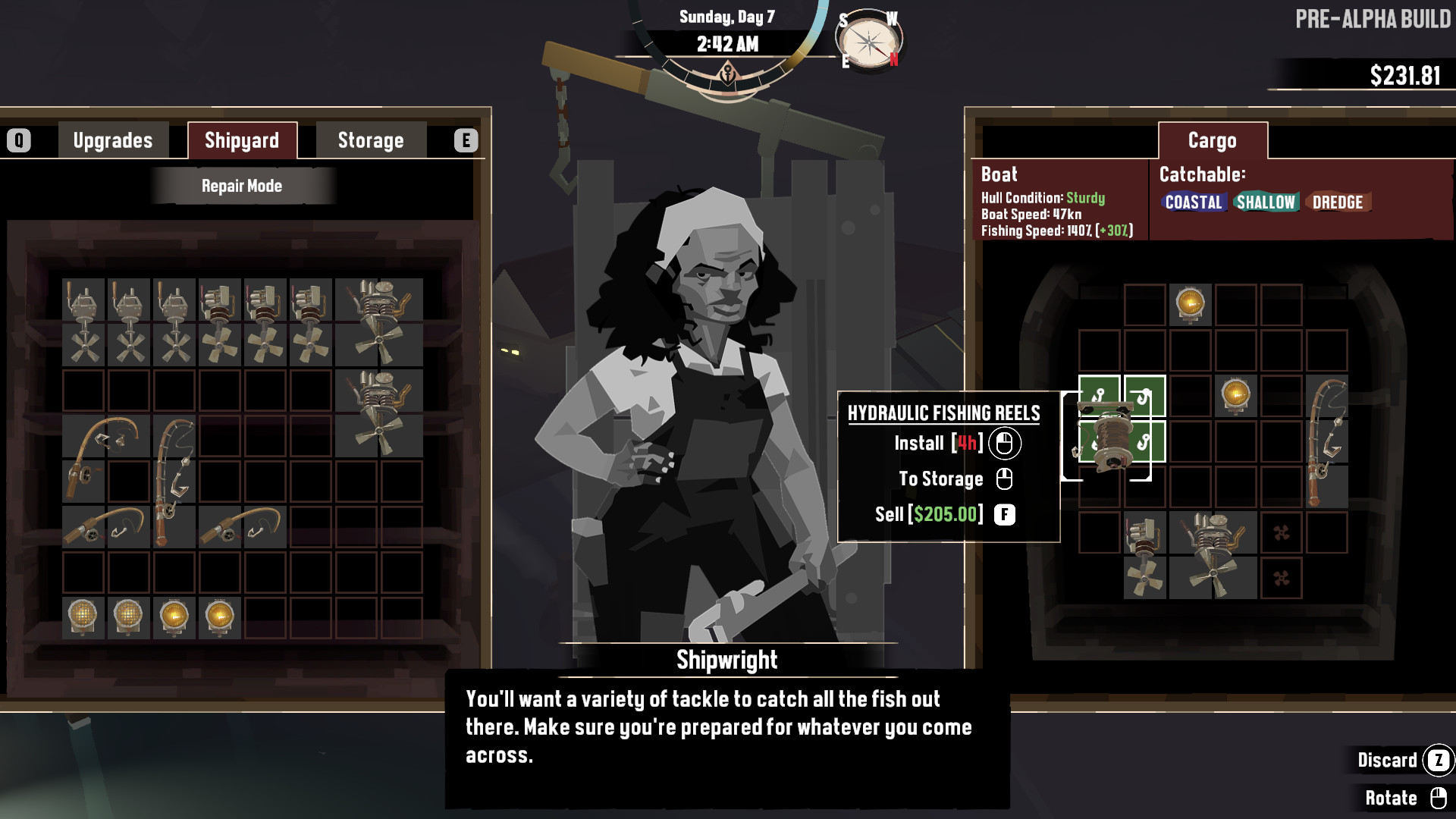Open the Upgrades tab

pos(112,140)
